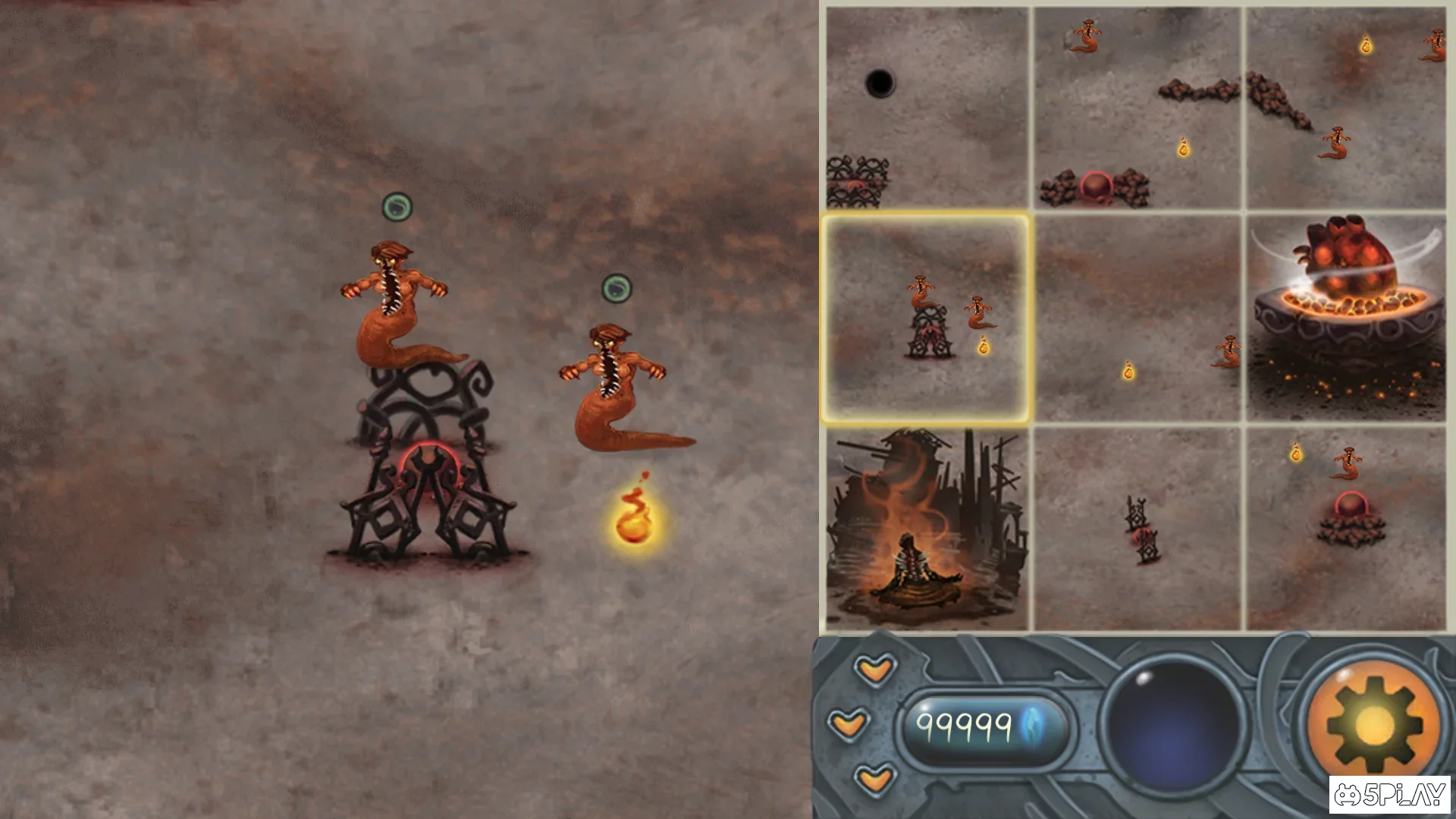Select the giant heart in lava bowl tile
Screen dimensions: 1456x819
click(x=1346, y=318)
